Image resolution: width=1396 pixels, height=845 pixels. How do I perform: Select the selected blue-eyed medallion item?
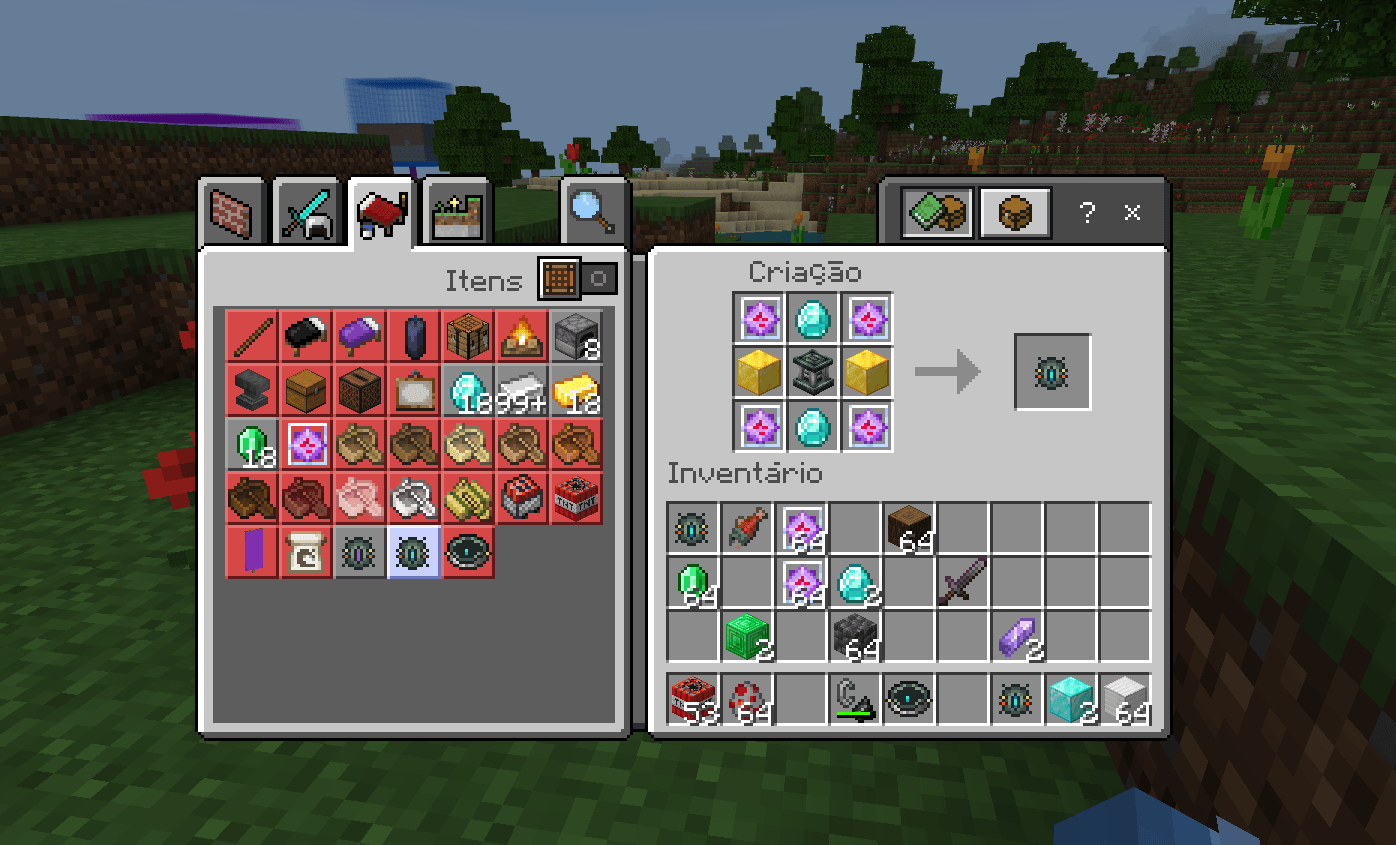(x=413, y=551)
